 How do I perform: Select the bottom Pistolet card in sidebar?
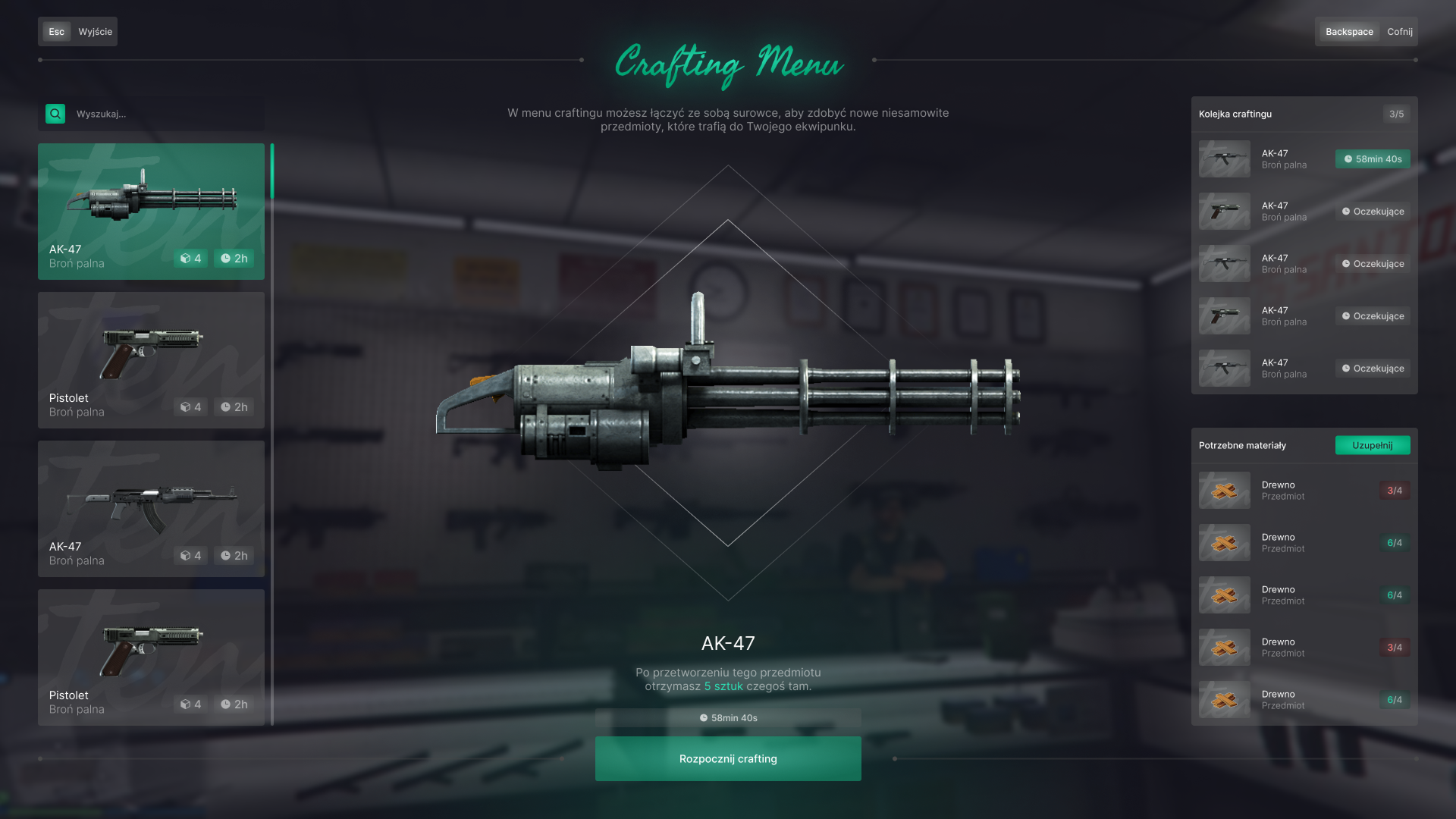tap(151, 657)
